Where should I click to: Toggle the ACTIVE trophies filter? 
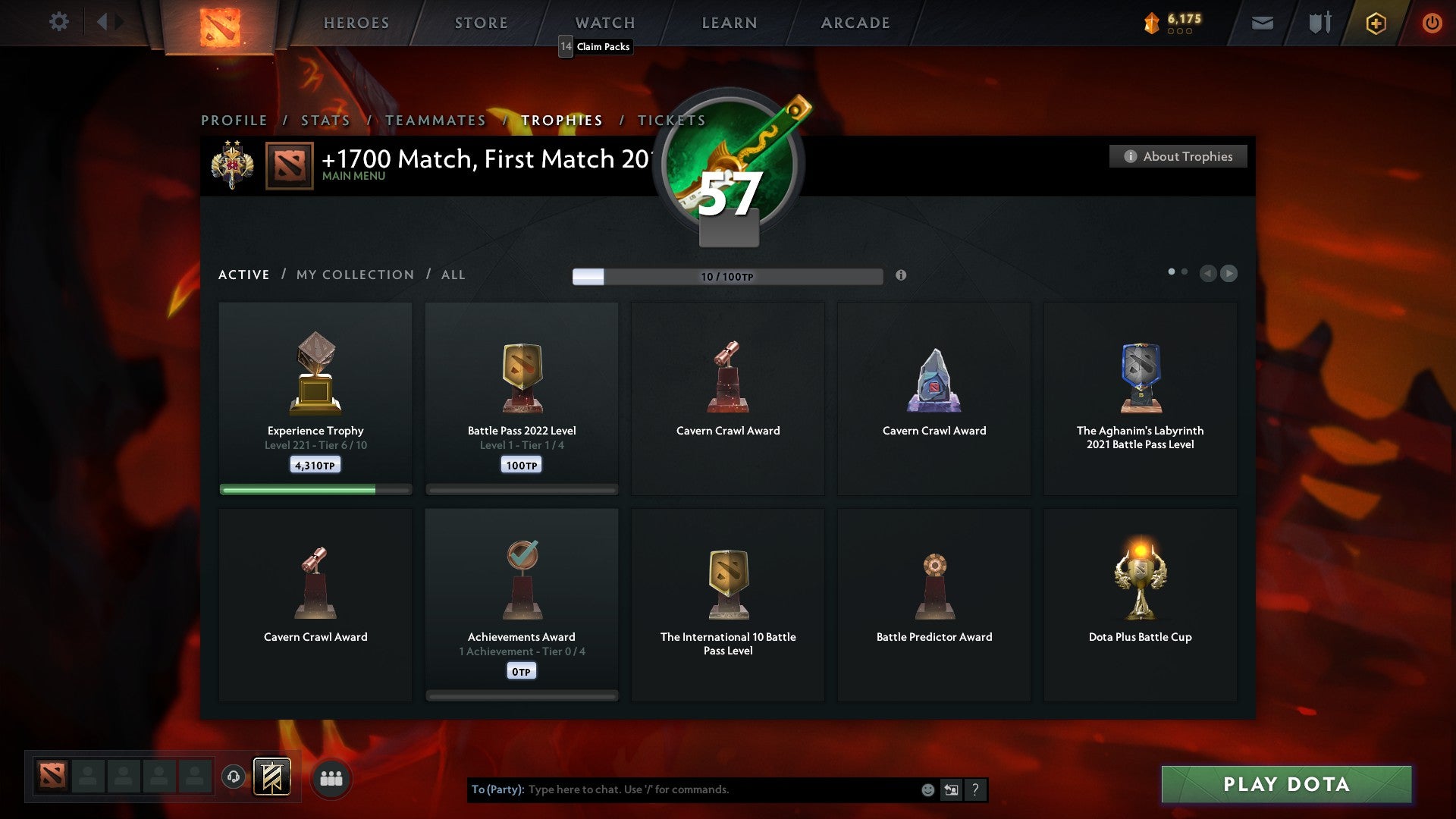coord(243,275)
